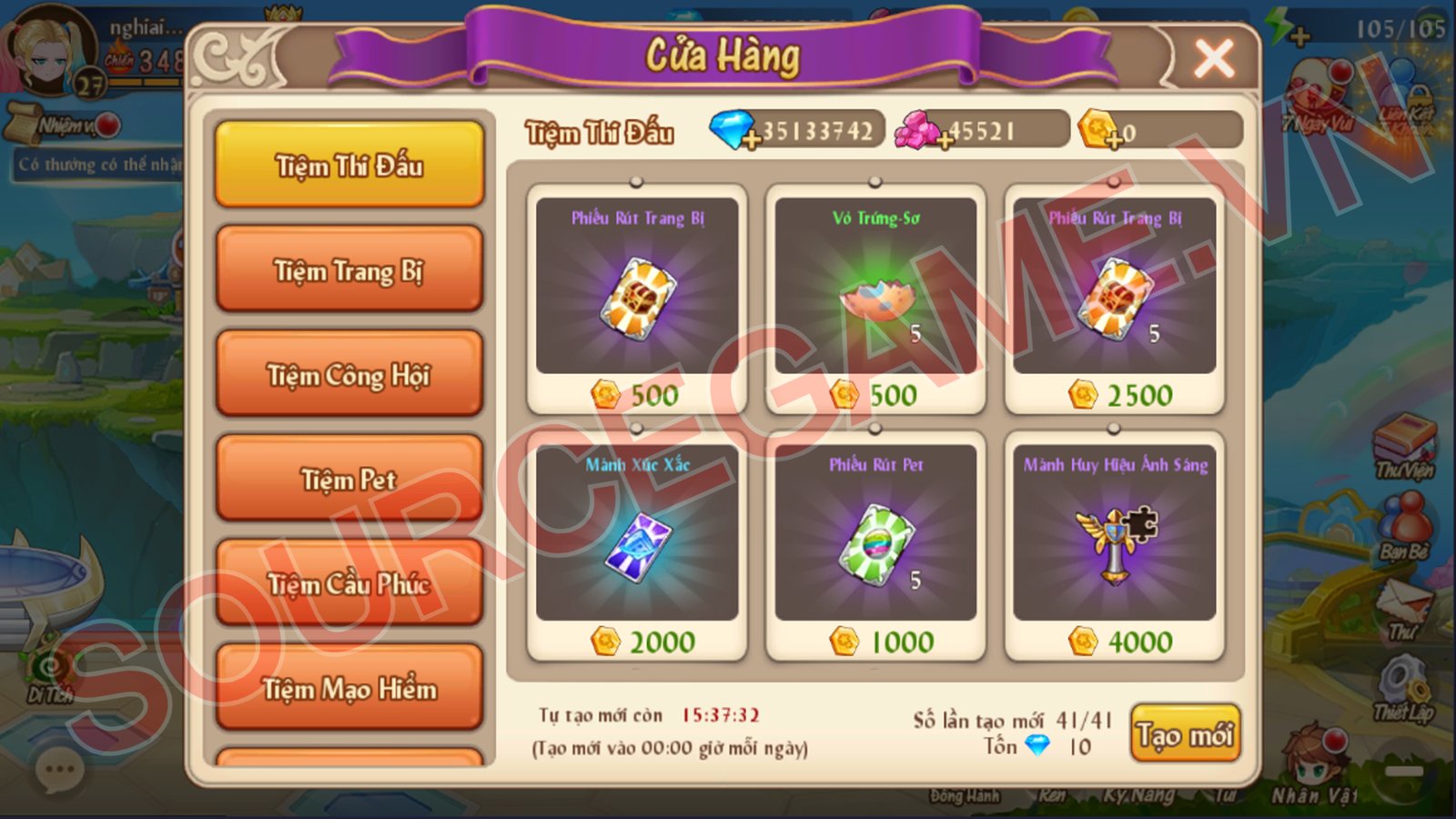Switch to the Tiệm Trang Bị tab
This screenshot has width=1456, height=819.
coord(349,270)
